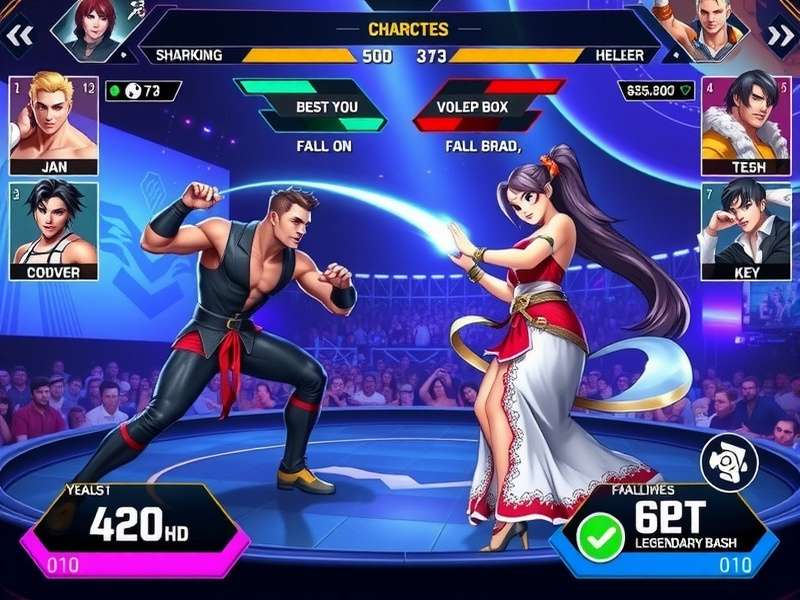
Task: Select the BEST YOU panel
Action: click(311, 105)
